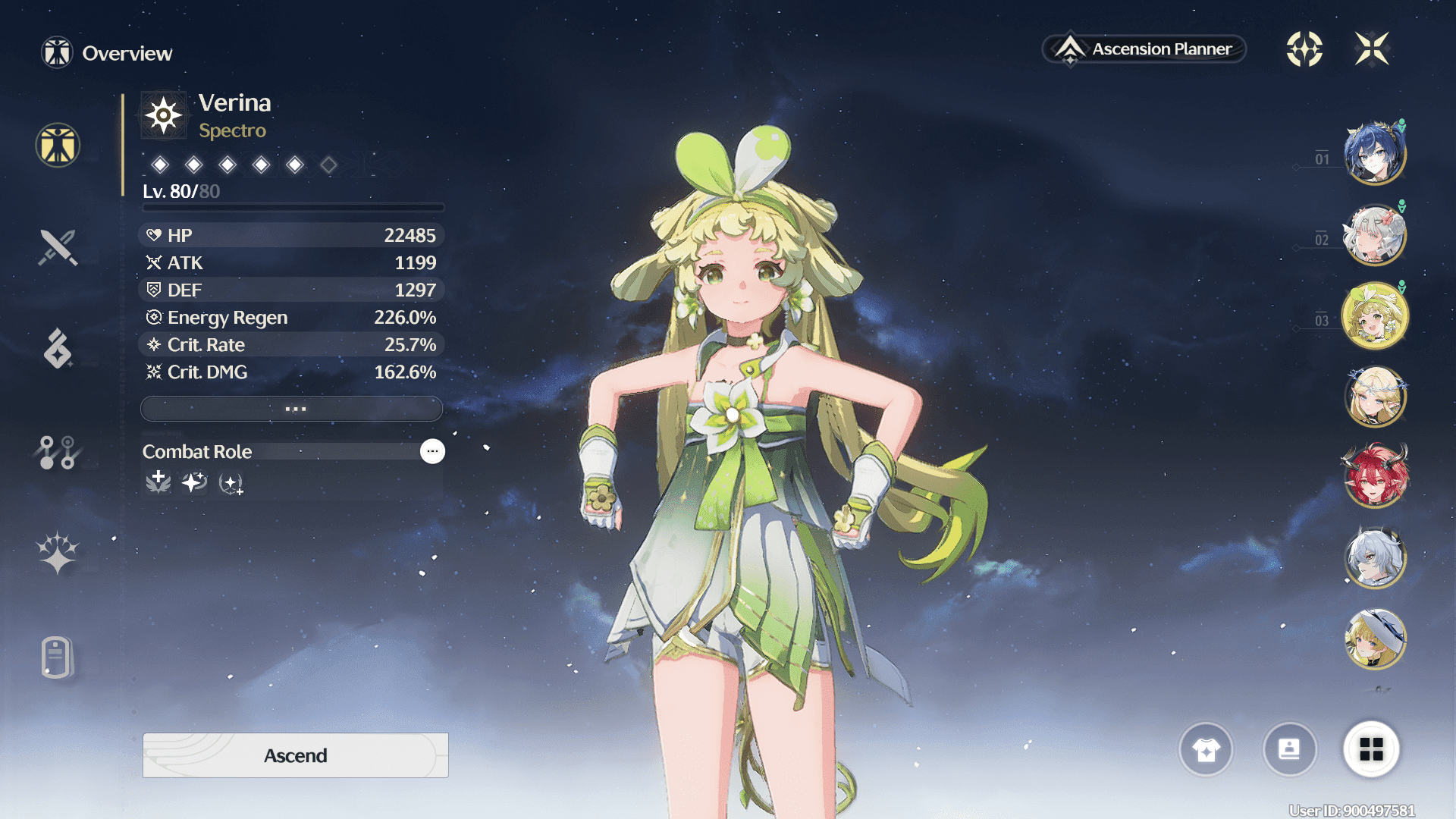Open the skill tree nodes tab

pos(58,453)
